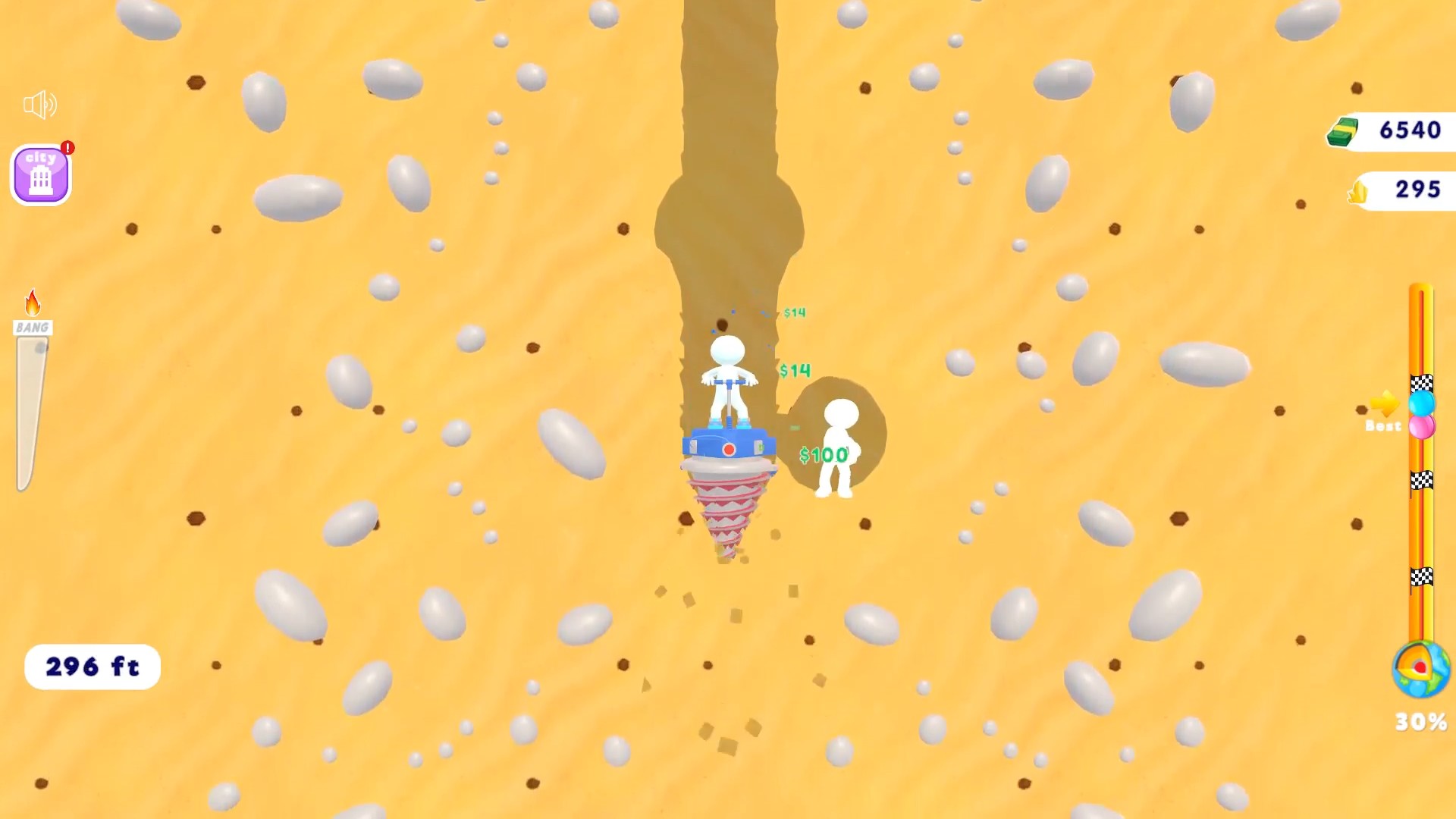Tap the middle checkered flag on the track
The image size is (1456, 819).
tap(1422, 480)
